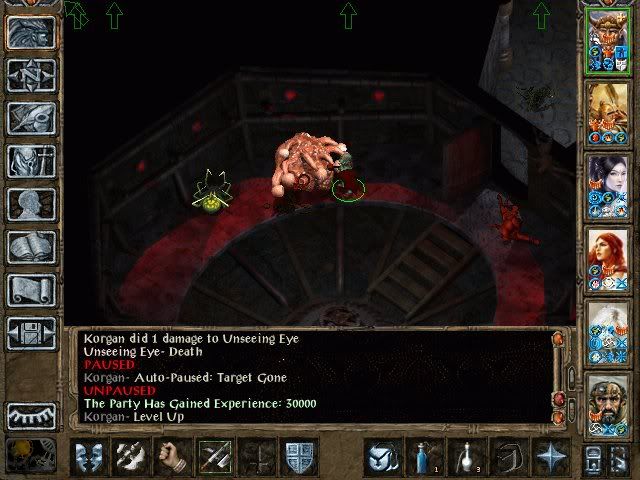The width and height of the screenshot is (640, 480).
Task: Select the horned-helmet dwarf portrait
Action: click(x=609, y=40)
